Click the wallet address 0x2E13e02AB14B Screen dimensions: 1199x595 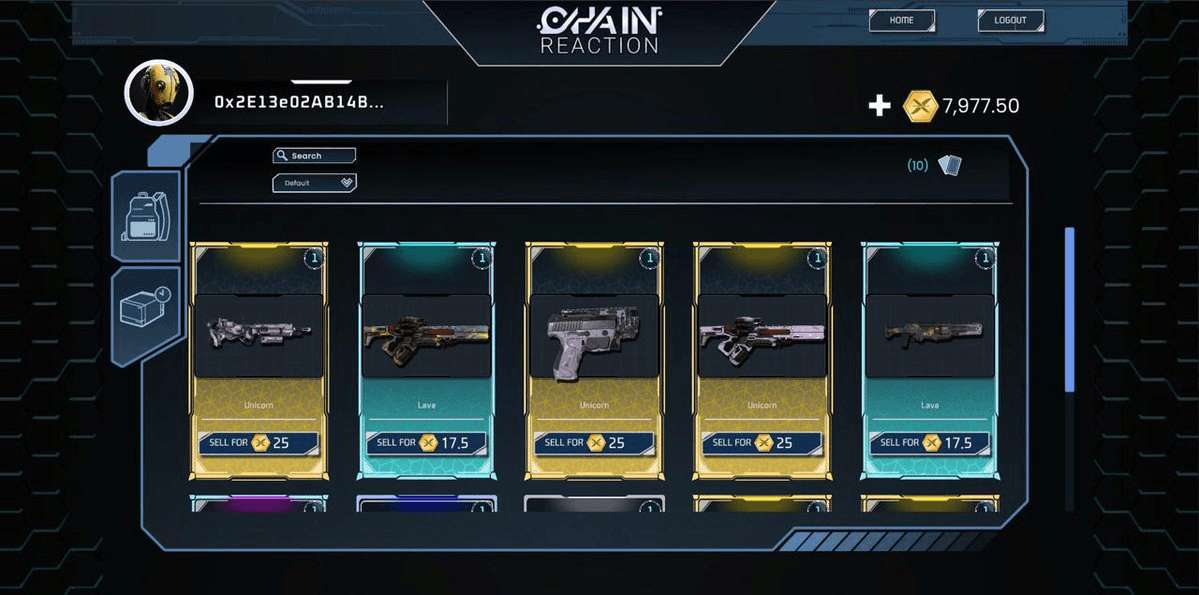point(299,102)
